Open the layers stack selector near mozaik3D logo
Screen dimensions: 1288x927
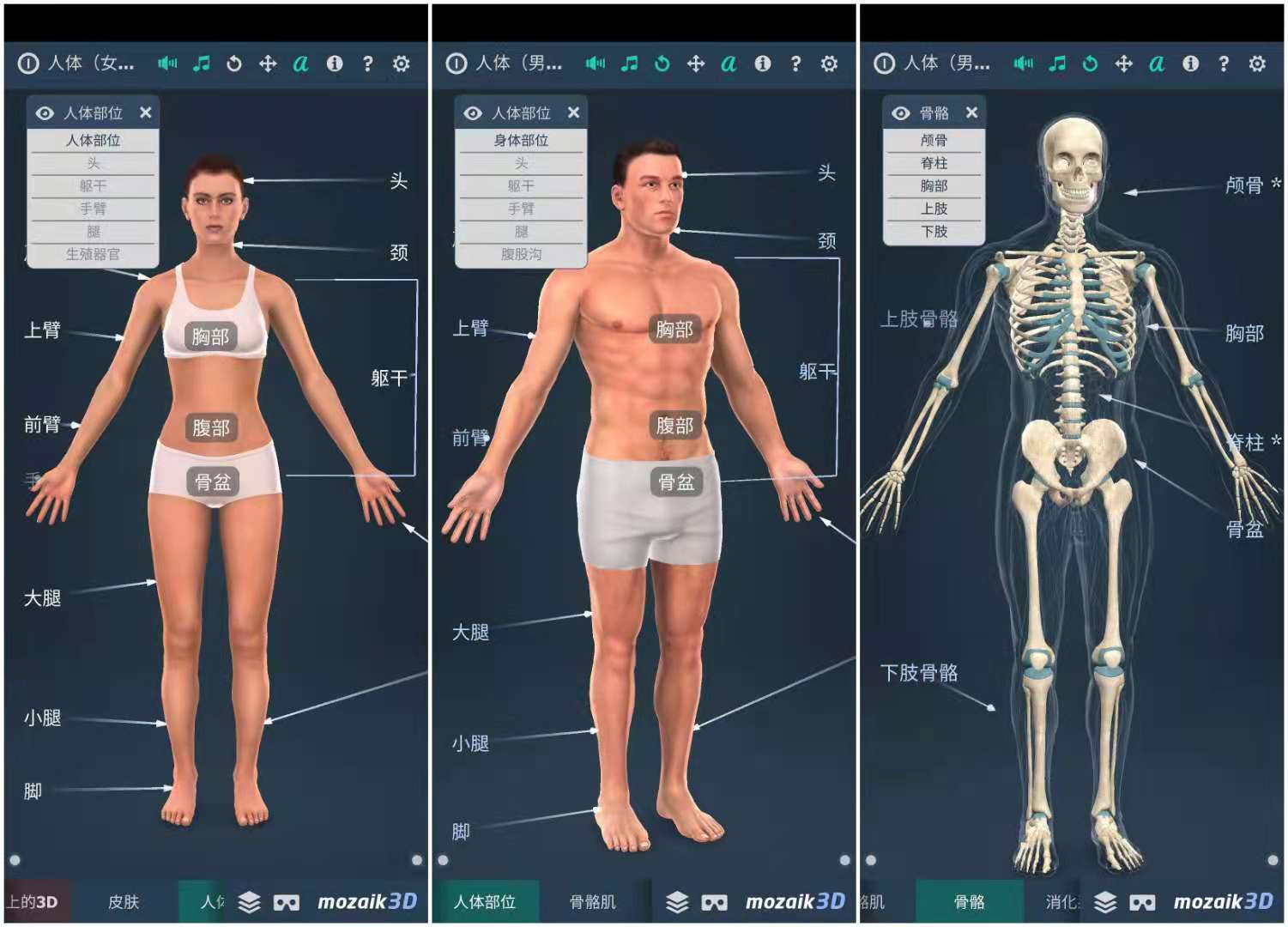tap(247, 902)
